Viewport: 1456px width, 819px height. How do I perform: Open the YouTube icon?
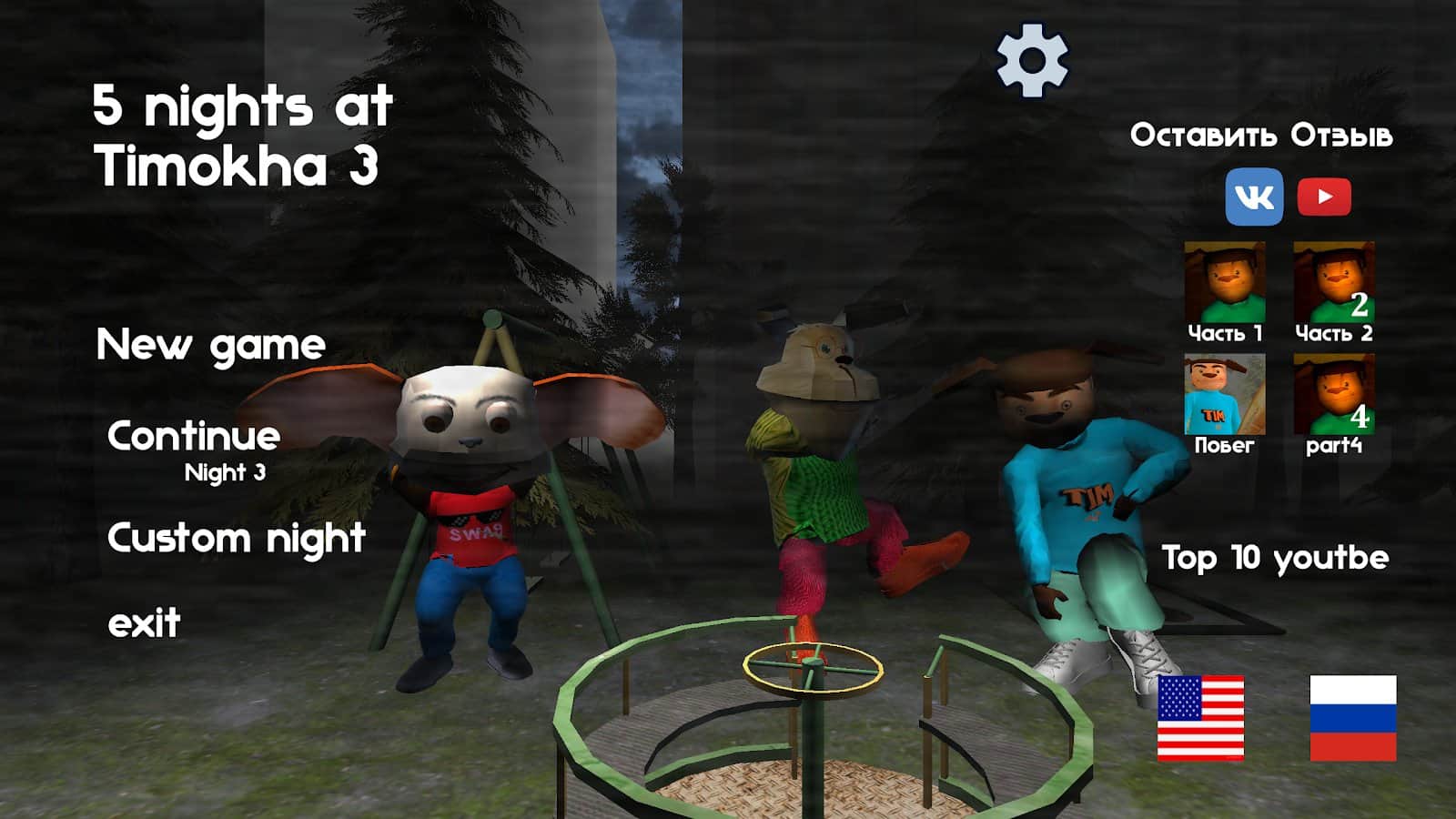(1327, 194)
